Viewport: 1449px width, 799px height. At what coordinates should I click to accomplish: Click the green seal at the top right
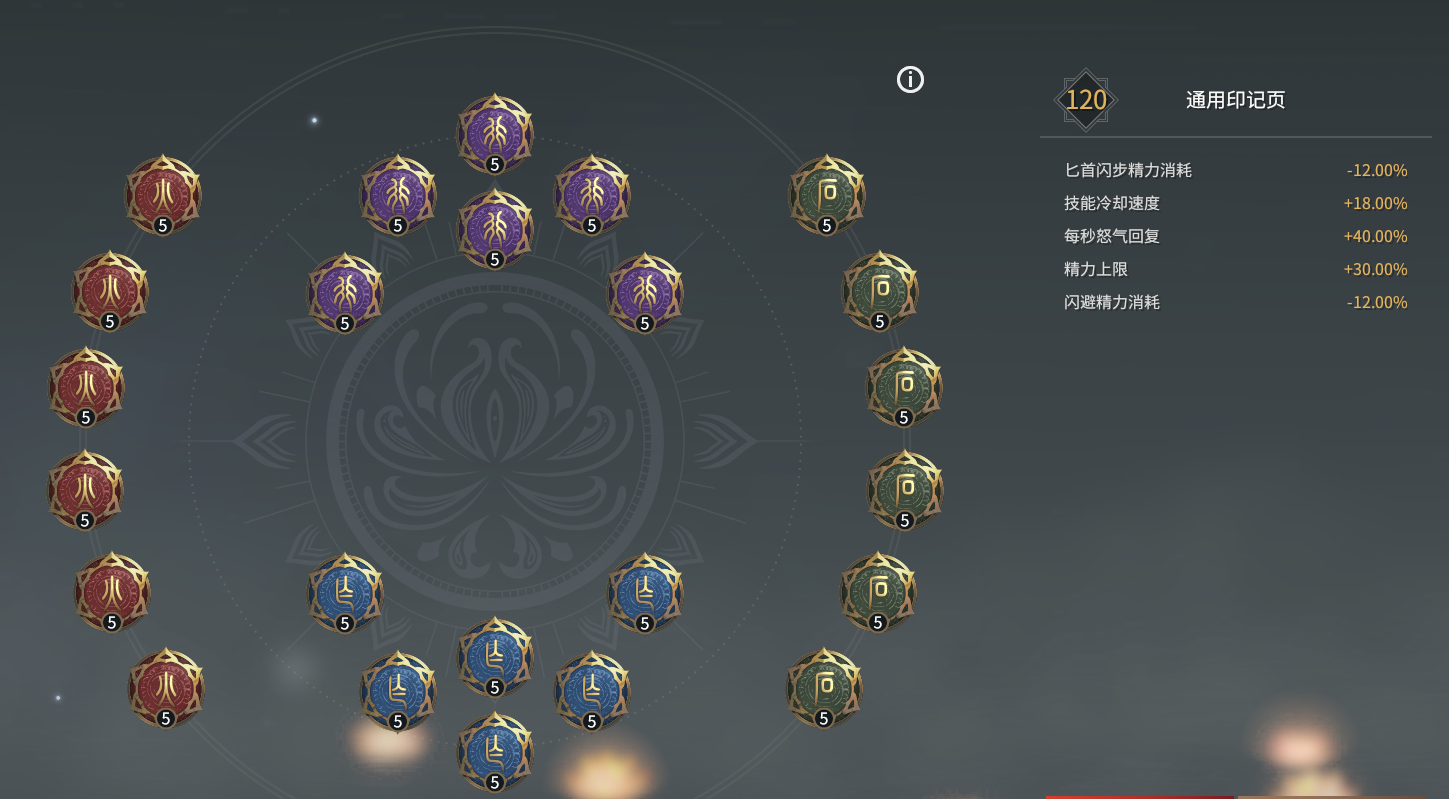825,195
